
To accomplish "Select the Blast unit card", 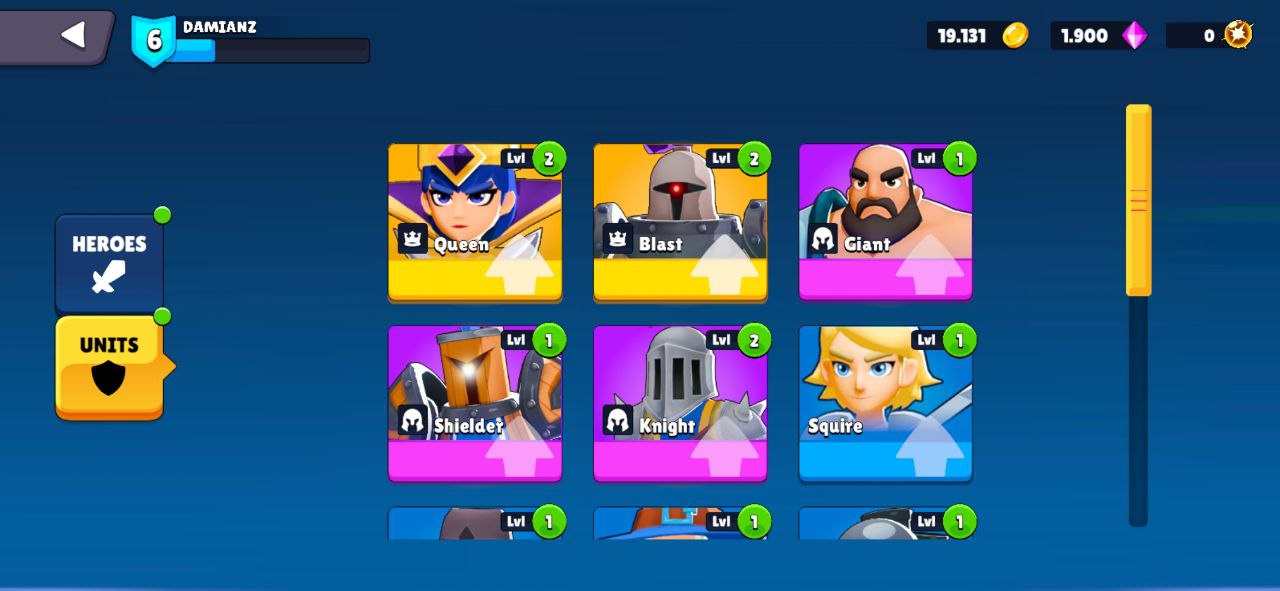I will (x=680, y=221).
